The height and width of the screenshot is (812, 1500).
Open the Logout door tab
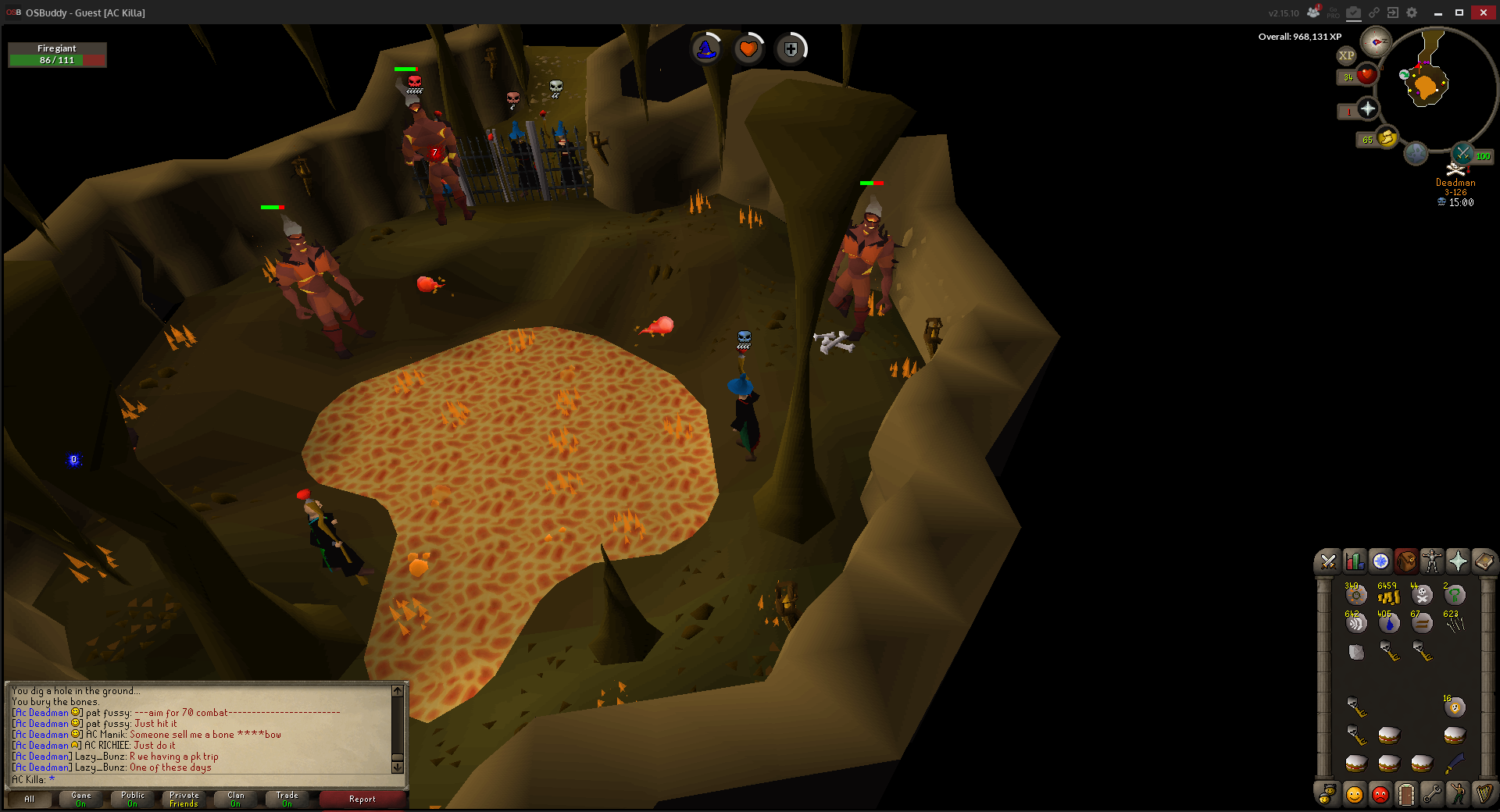(x=1406, y=795)
